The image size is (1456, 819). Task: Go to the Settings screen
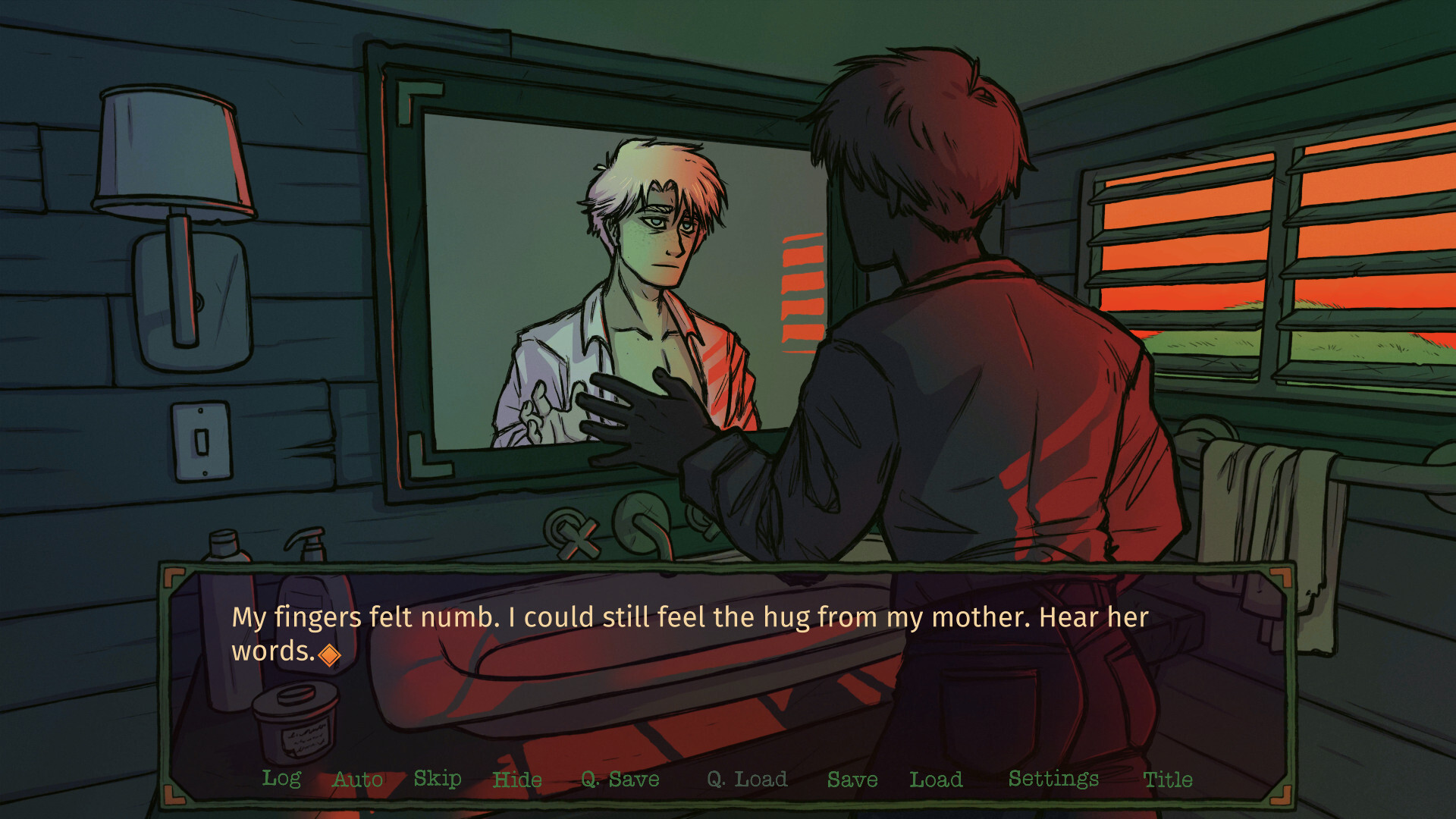[1053, 779]
